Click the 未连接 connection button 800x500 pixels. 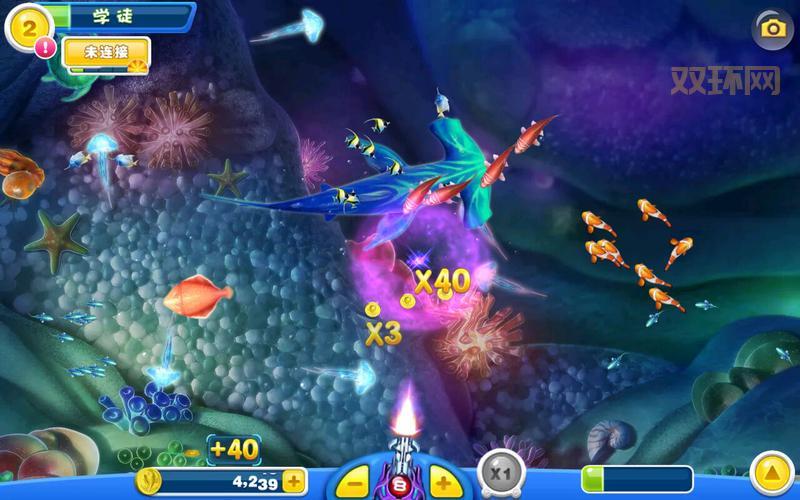(105, 52)
